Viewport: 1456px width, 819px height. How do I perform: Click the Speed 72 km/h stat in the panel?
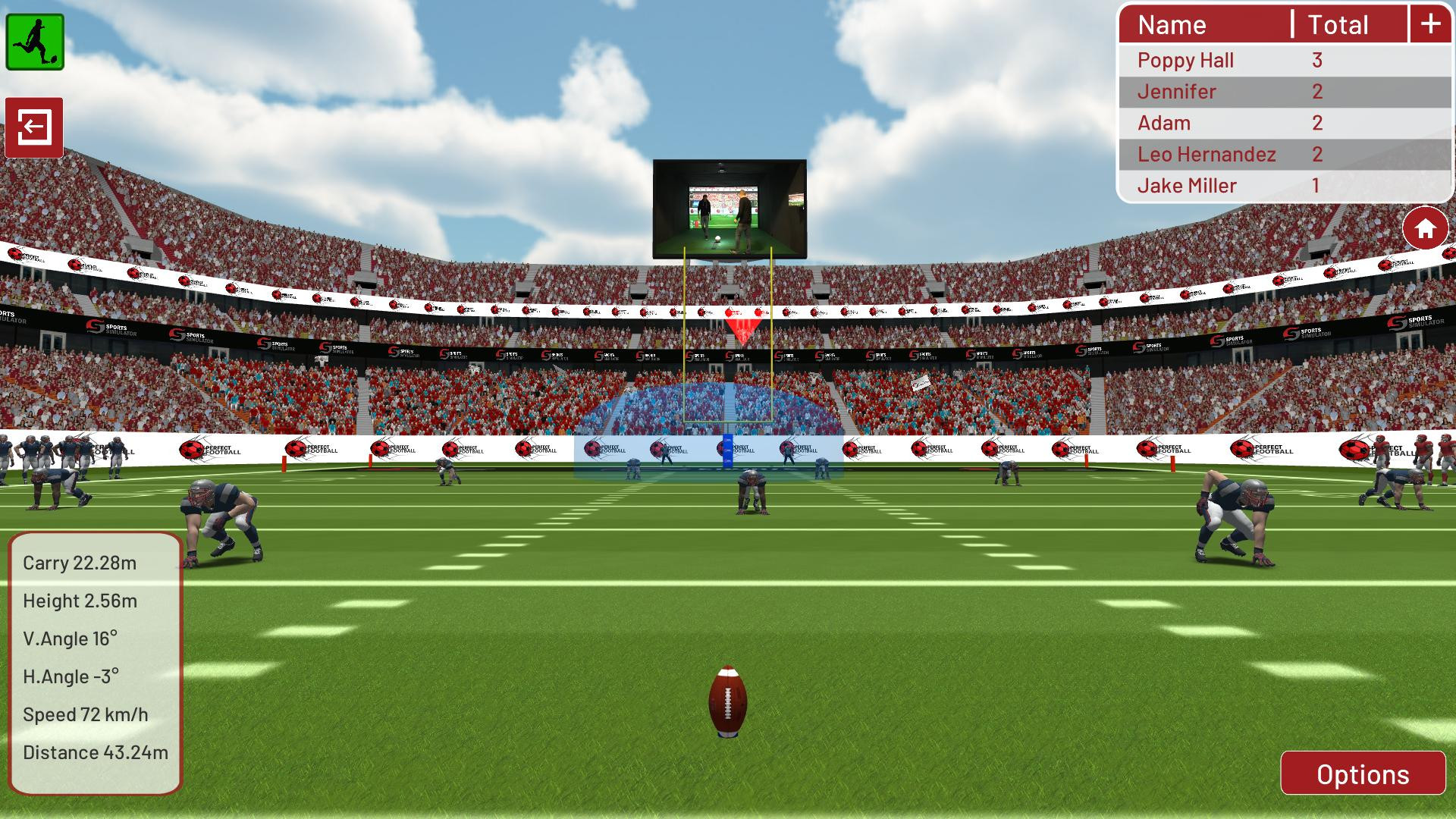point(86,714)
